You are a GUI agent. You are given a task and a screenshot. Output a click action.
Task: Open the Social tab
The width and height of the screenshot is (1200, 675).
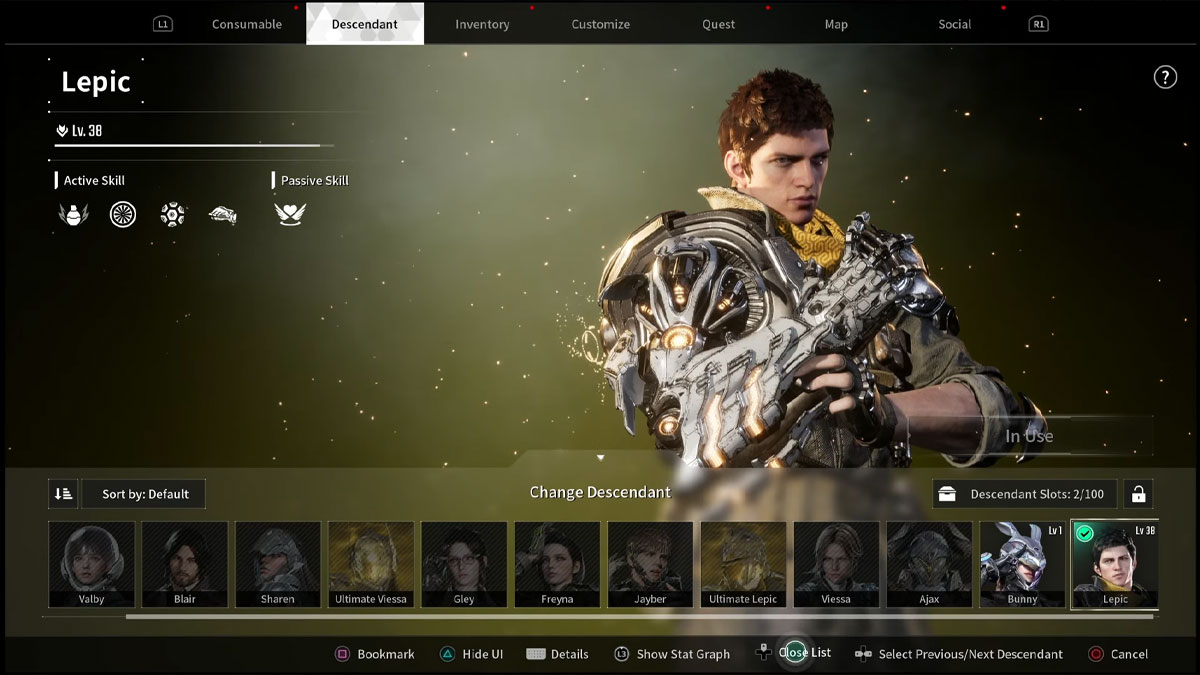tap(954, 24)
